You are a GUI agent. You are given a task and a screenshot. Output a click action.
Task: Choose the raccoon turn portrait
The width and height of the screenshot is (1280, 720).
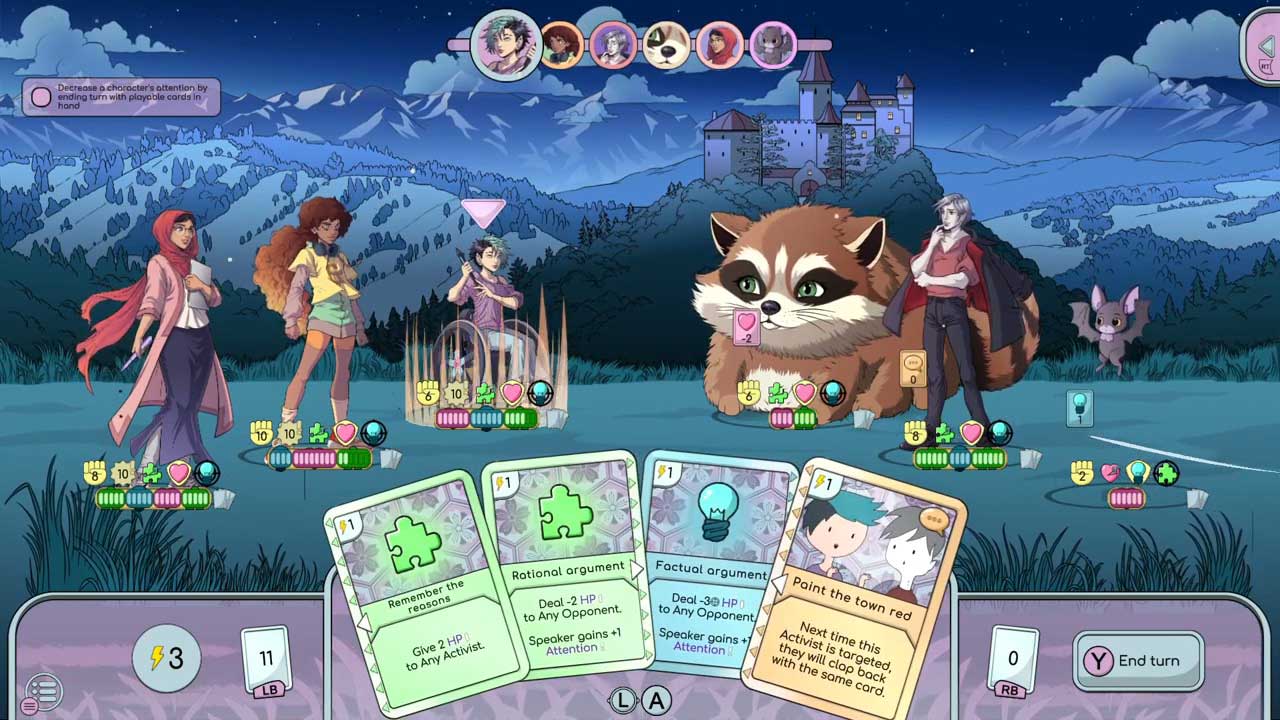(666, 46)
